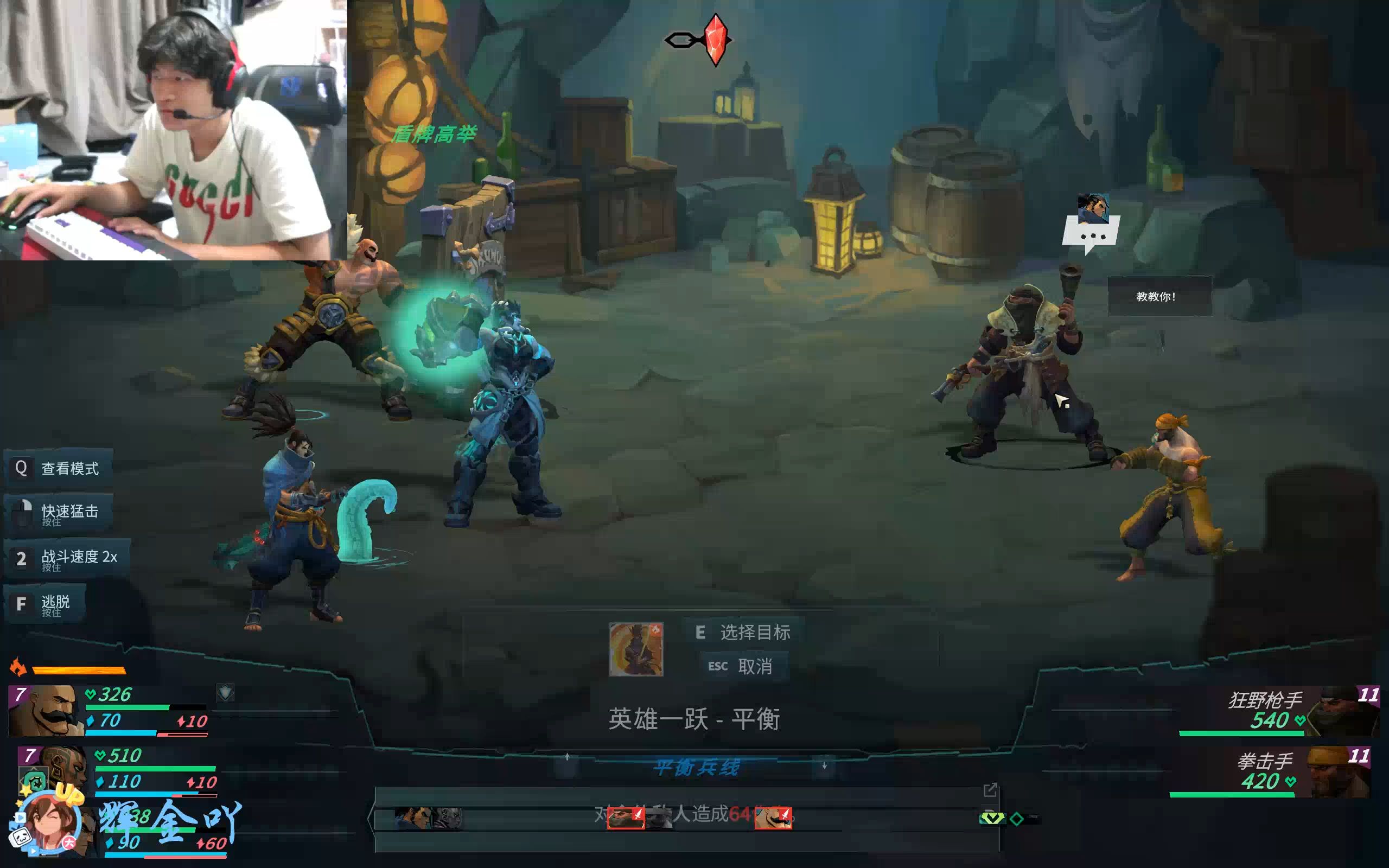The image size is (1389, 868).
Task: Activate the 快速猛击 quick strike option
Action: 59,513
